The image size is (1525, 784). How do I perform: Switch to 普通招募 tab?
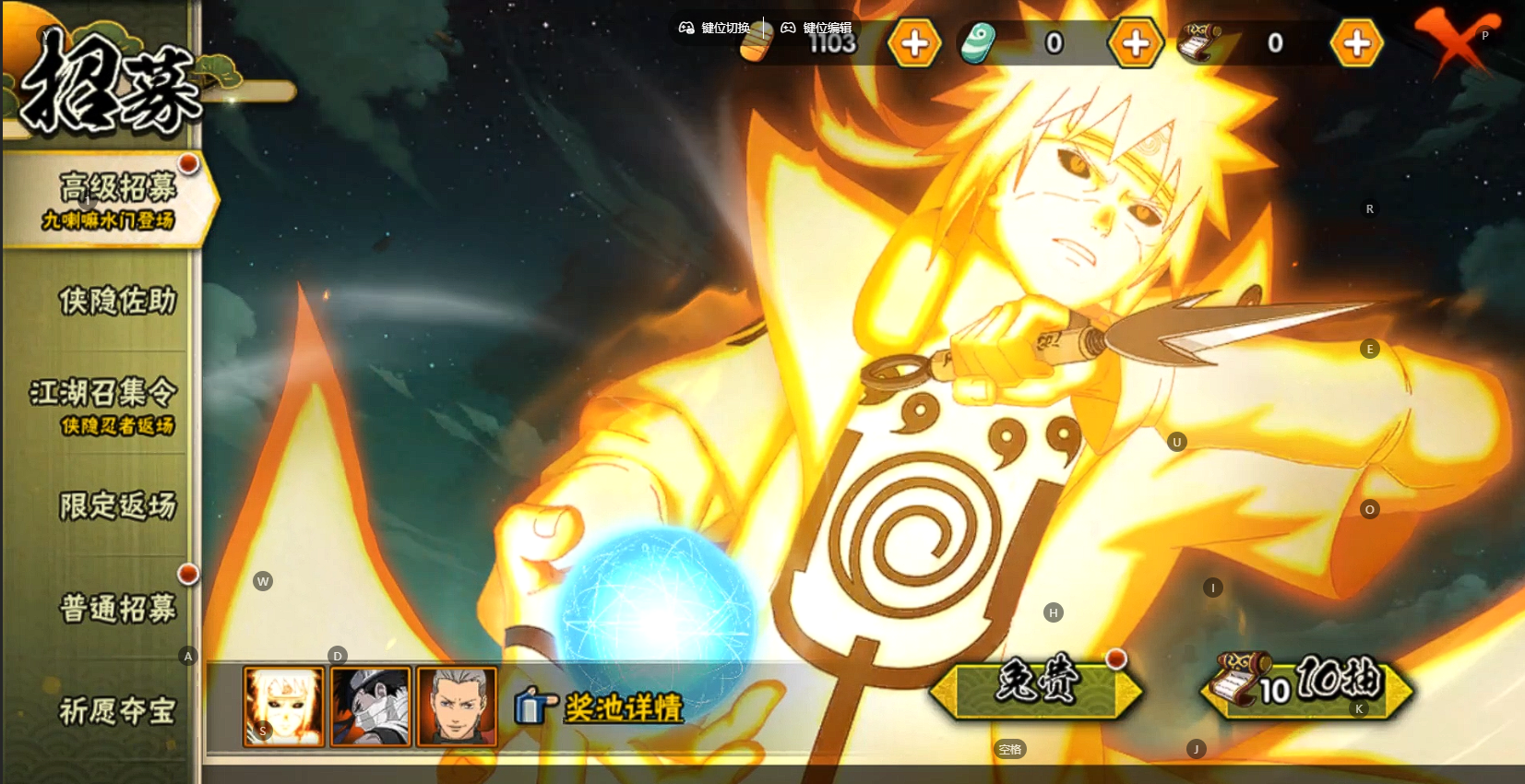pyautogui.click(x=116, y=608)
